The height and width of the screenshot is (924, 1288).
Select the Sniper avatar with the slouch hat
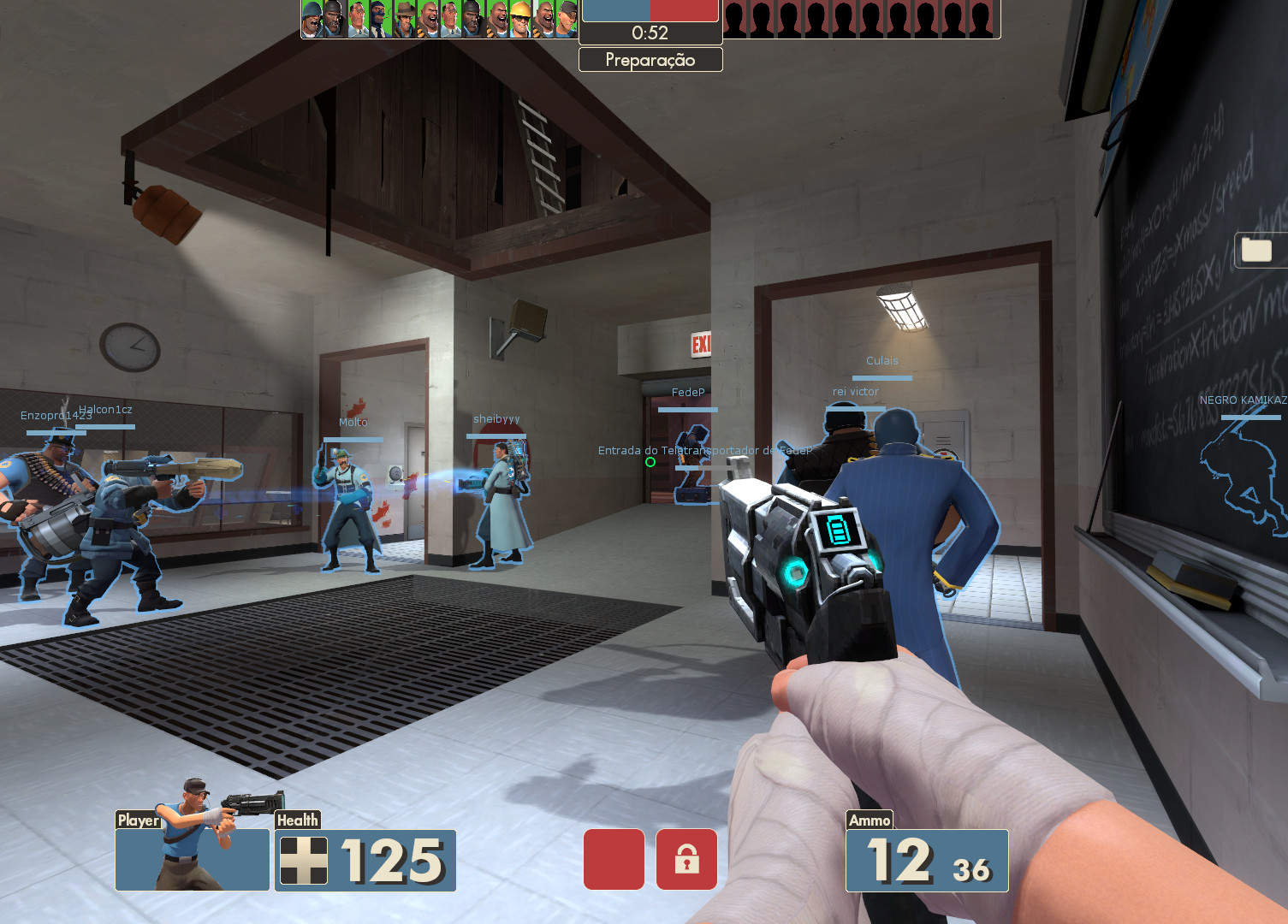click(x=405, y=17)
